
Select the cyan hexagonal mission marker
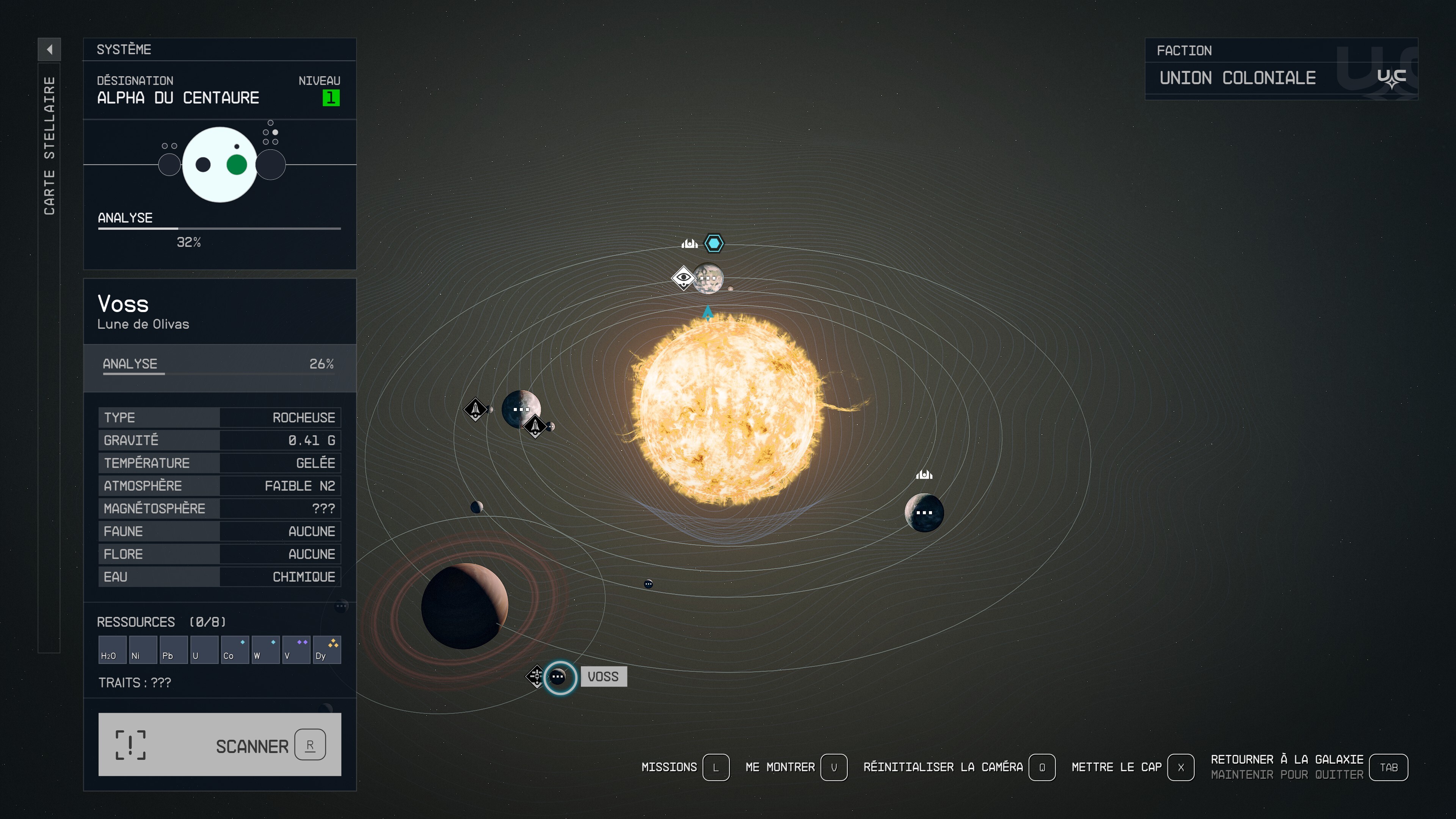pyautogui.click(x=714, y=243)
